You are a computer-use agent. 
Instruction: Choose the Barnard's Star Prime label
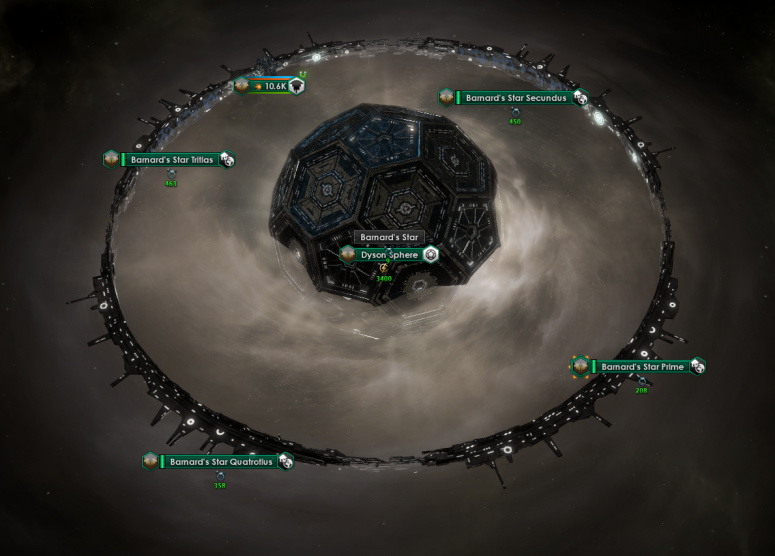coord(640,367)
